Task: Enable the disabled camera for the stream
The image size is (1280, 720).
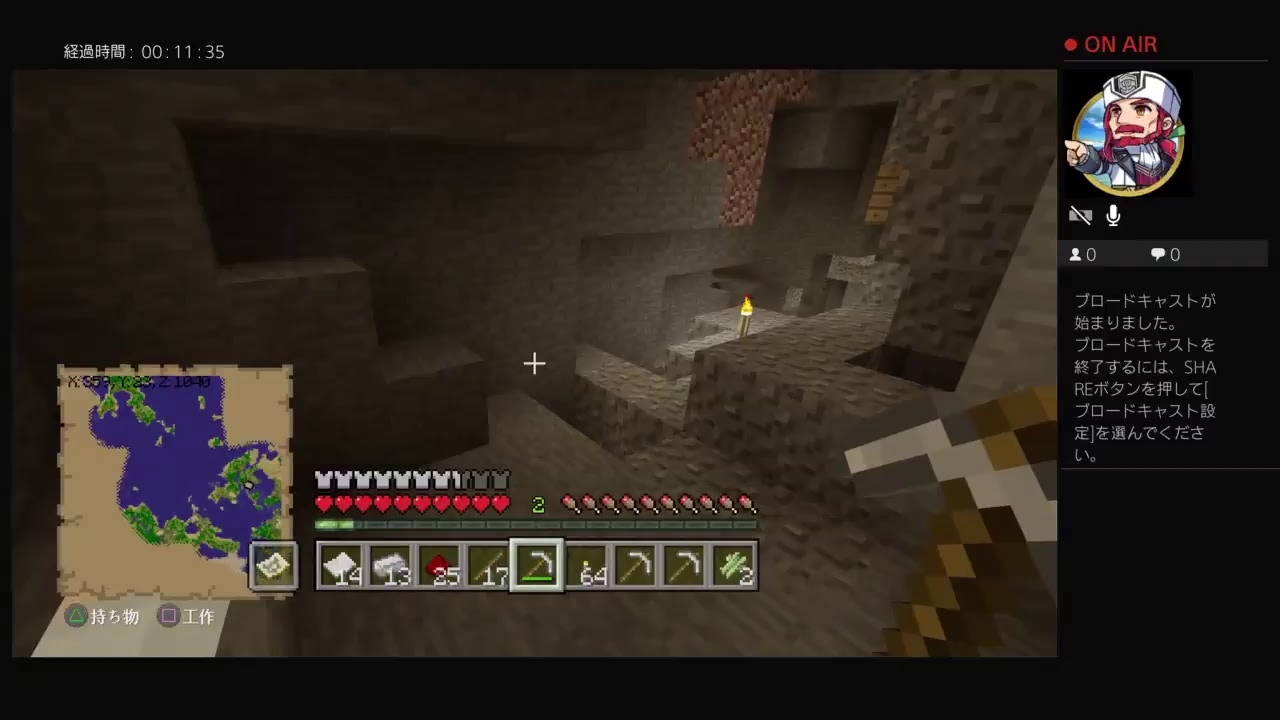Action: pyautogui.click(x=1081, y=215)
